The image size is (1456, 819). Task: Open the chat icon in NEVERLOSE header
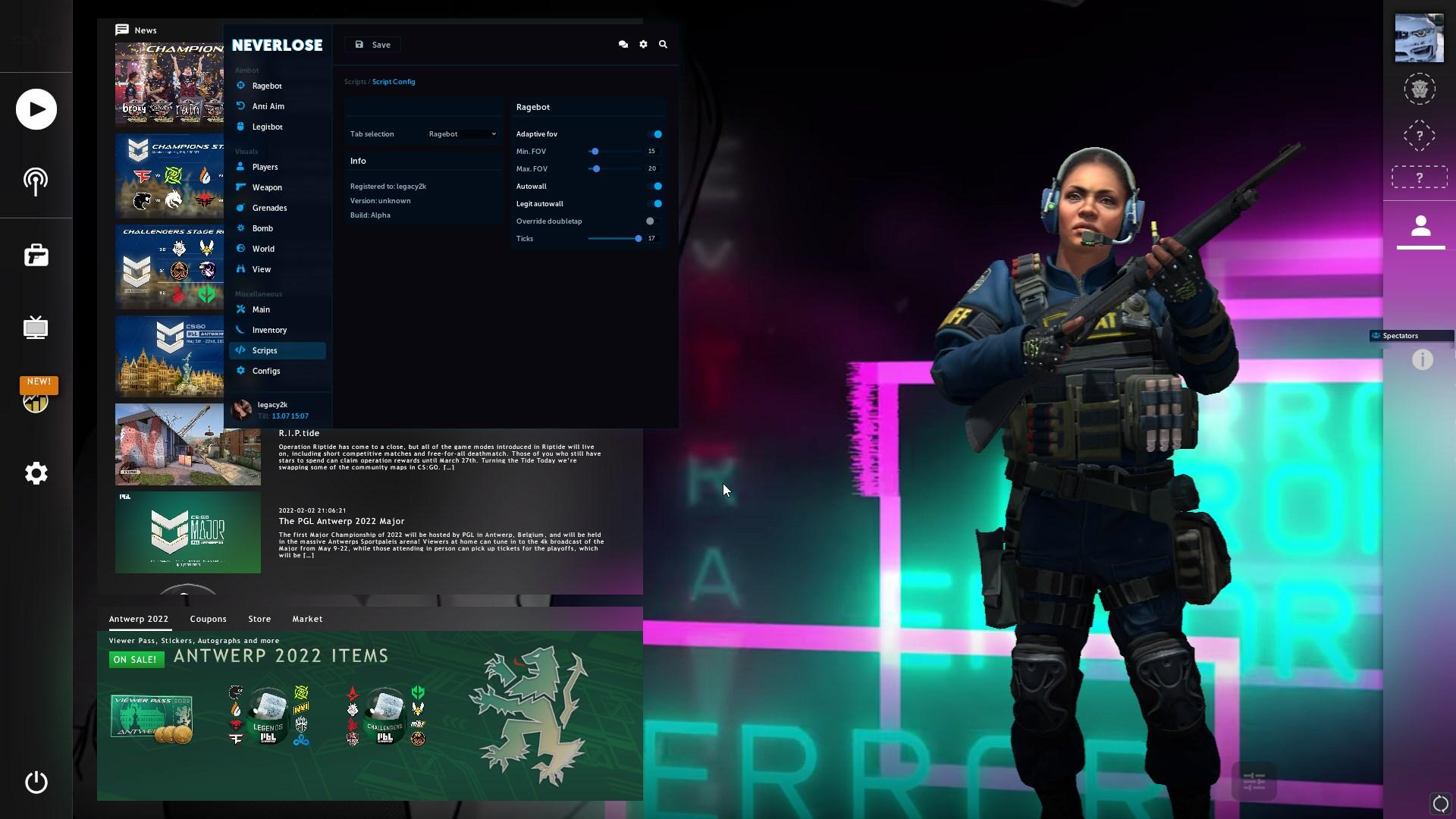[x=623, y=44]
